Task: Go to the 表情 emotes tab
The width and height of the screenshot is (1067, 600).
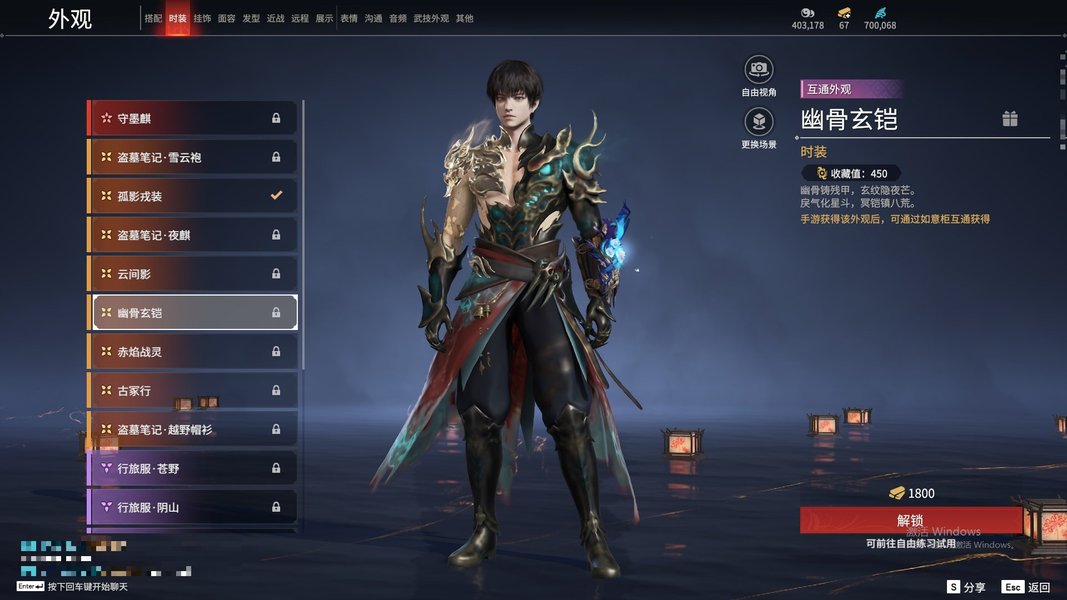Action: pos(348,19)
